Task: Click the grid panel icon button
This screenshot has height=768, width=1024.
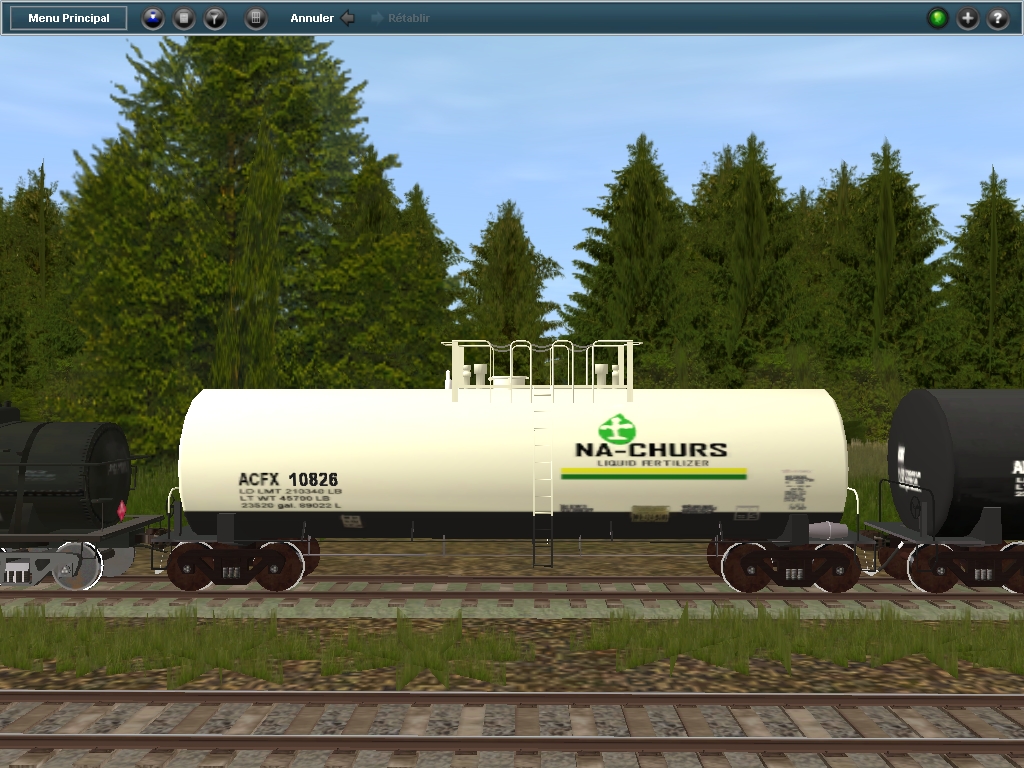Action: pyautogui.click(x=256, y=18)
